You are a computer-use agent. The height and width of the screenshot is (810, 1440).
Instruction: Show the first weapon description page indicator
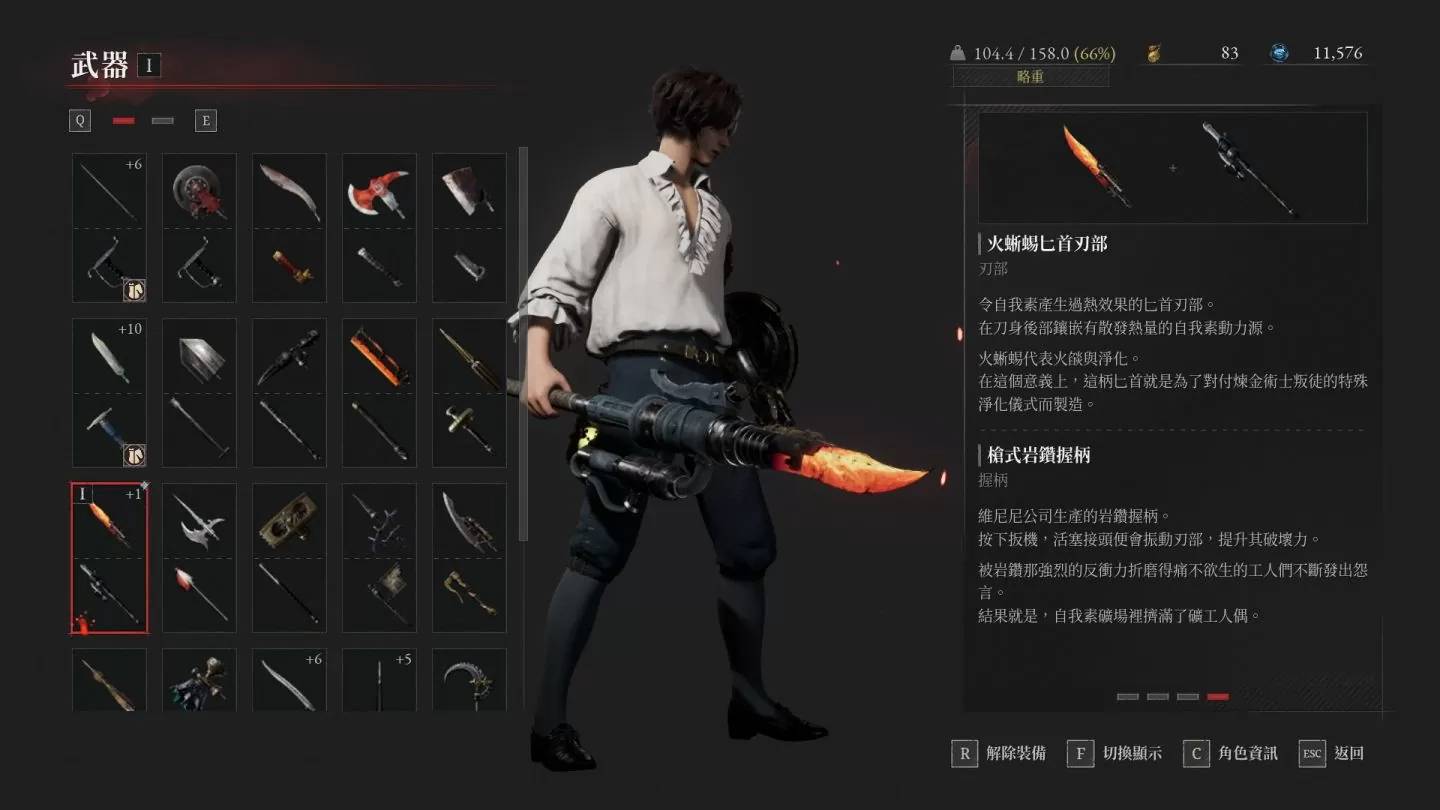tap(1127, 696)
